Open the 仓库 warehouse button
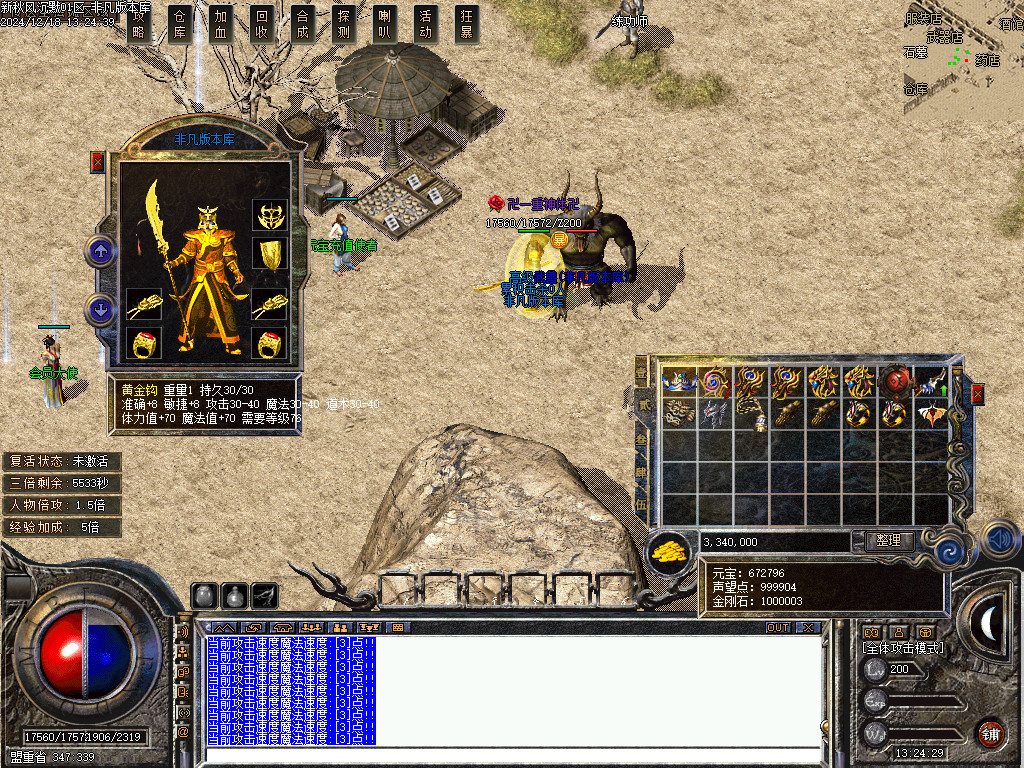This screenshot has width=1024, height=768. [180, 23]
